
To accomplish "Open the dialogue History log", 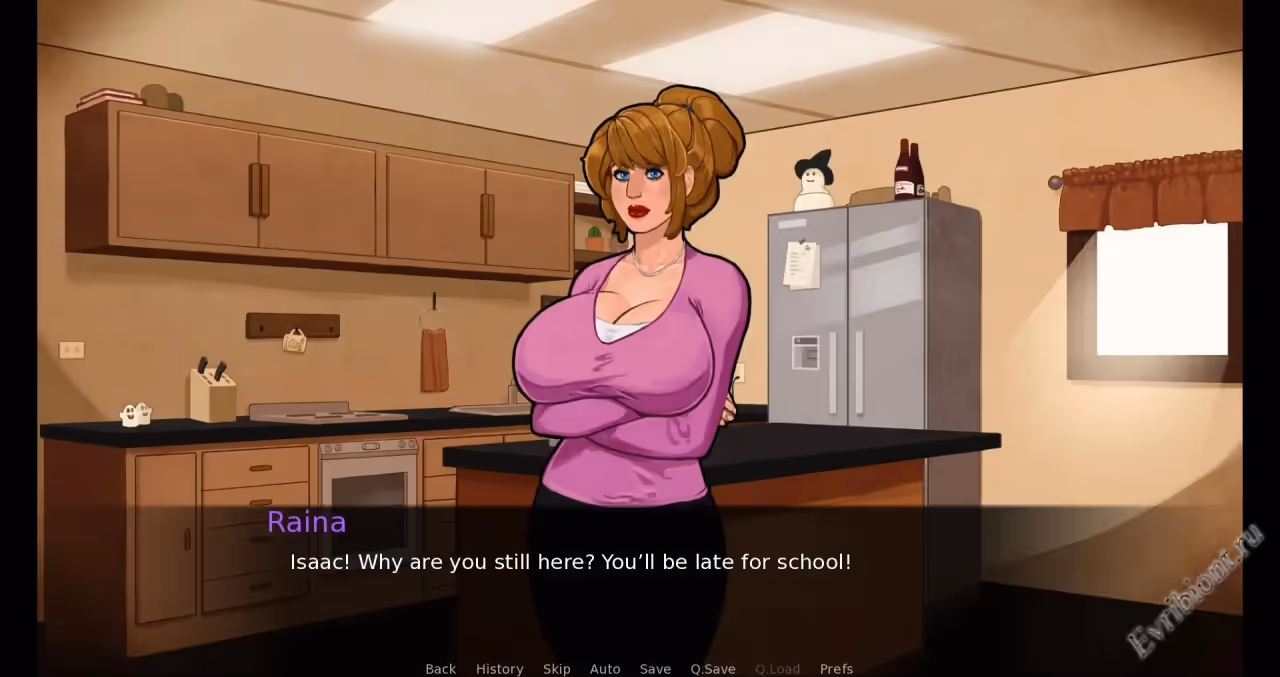I will coord(499,669).
